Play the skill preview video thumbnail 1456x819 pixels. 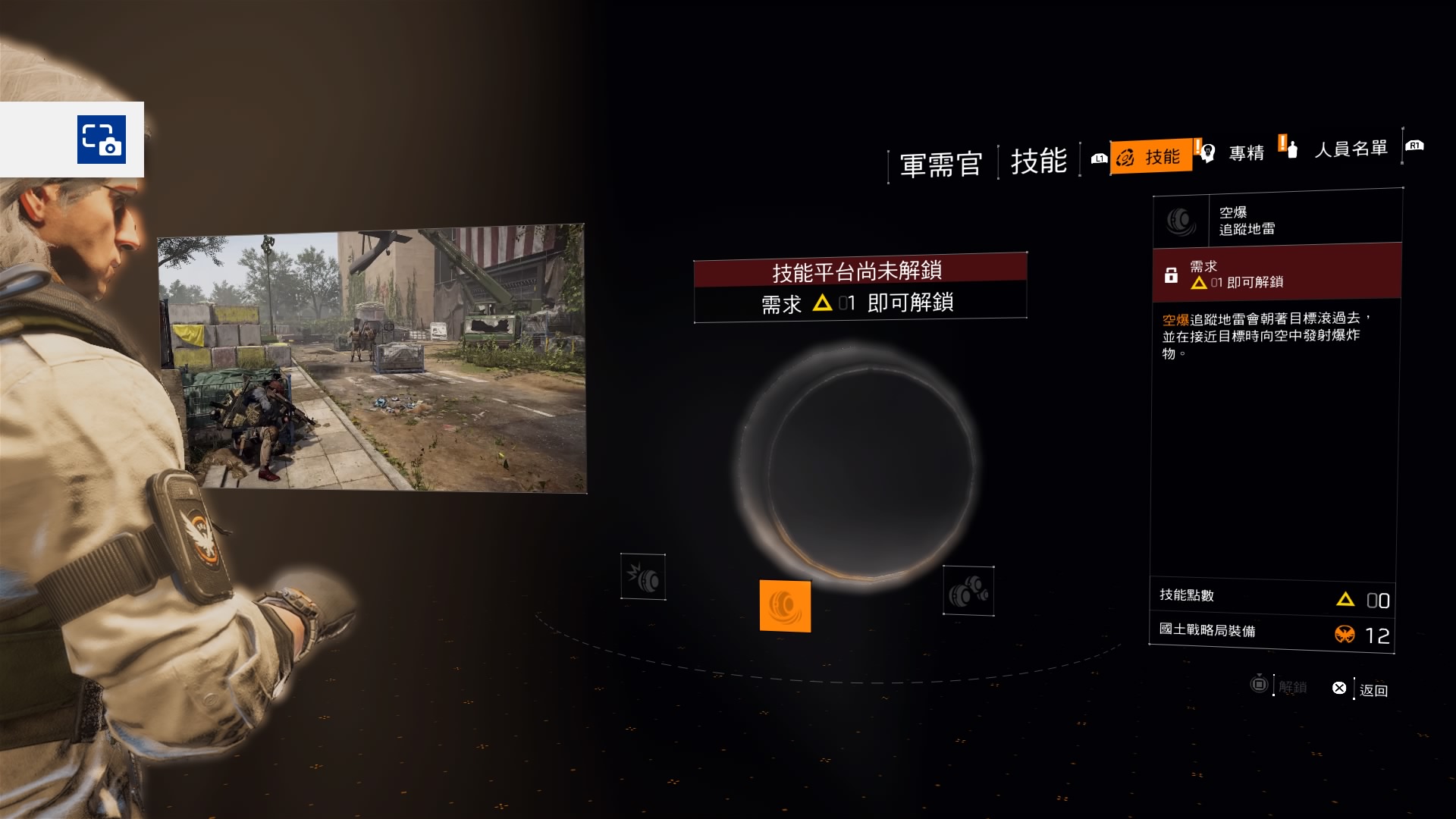pyautogui.click(x=372, y=358)
